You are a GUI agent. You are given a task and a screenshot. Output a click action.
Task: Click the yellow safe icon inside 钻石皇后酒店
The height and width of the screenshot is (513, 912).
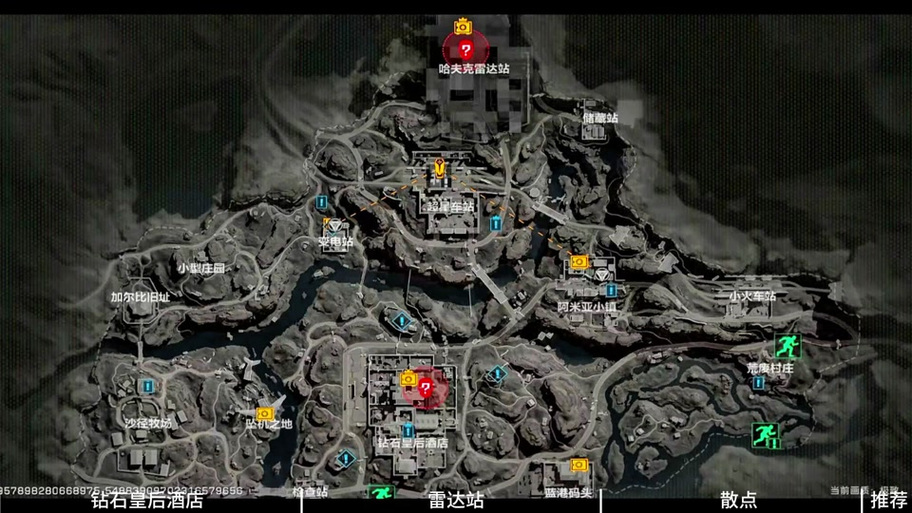[x=408, y=378]
